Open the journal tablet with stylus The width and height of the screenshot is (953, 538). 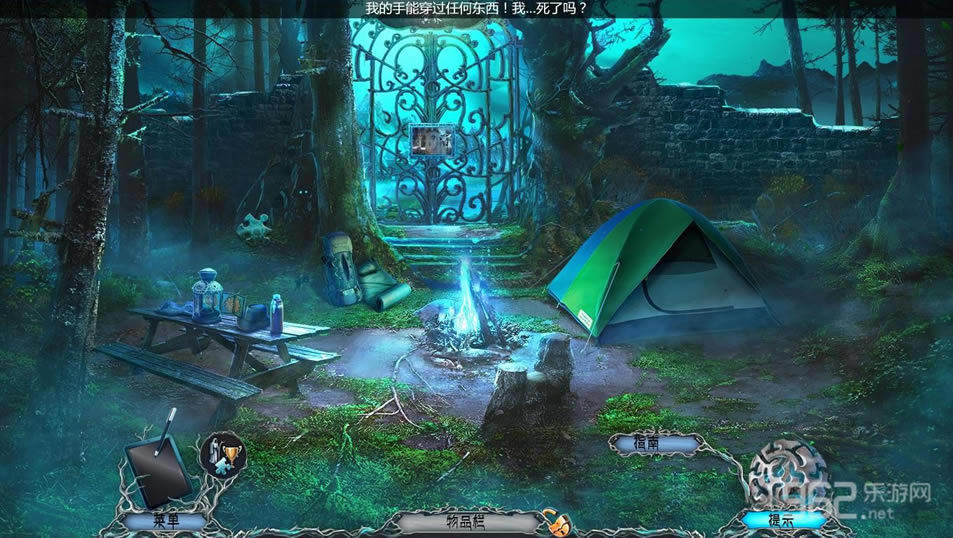click(158, 468)
